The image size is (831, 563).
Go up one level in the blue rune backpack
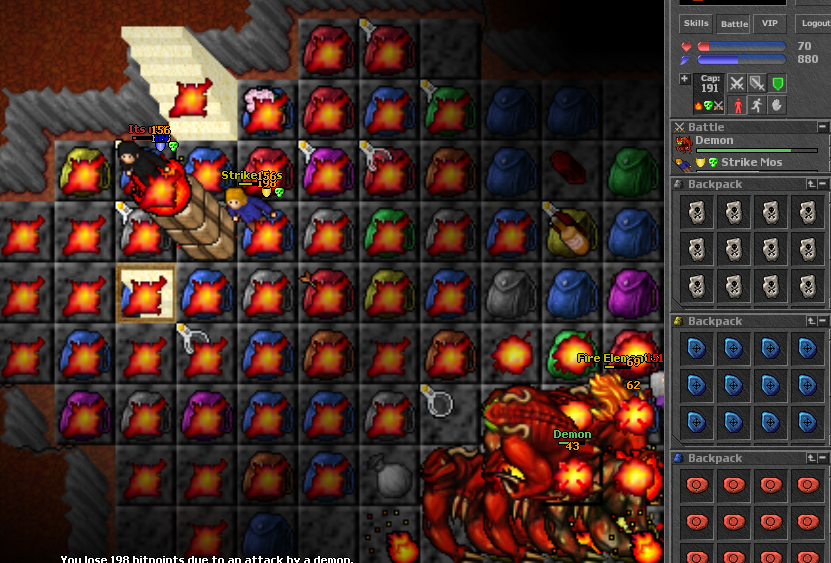click(811, 321)
